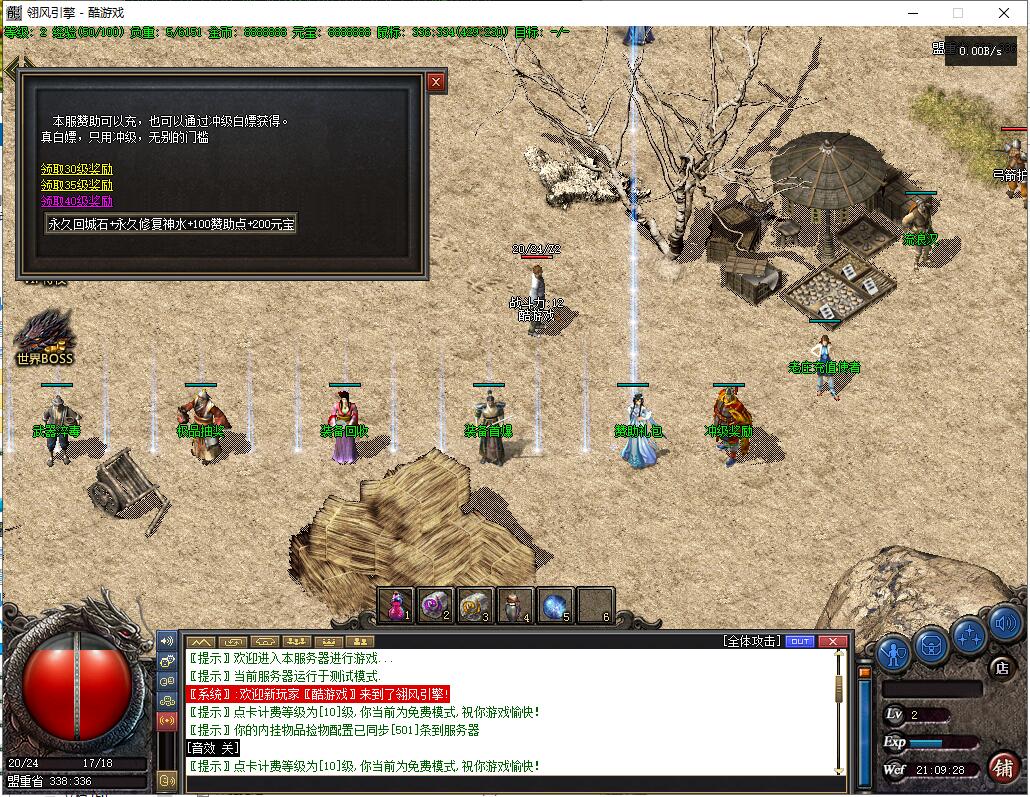Claim the level 35 reward link
The width and height of the screenshot is (1030, 797).
coord(77,185)
